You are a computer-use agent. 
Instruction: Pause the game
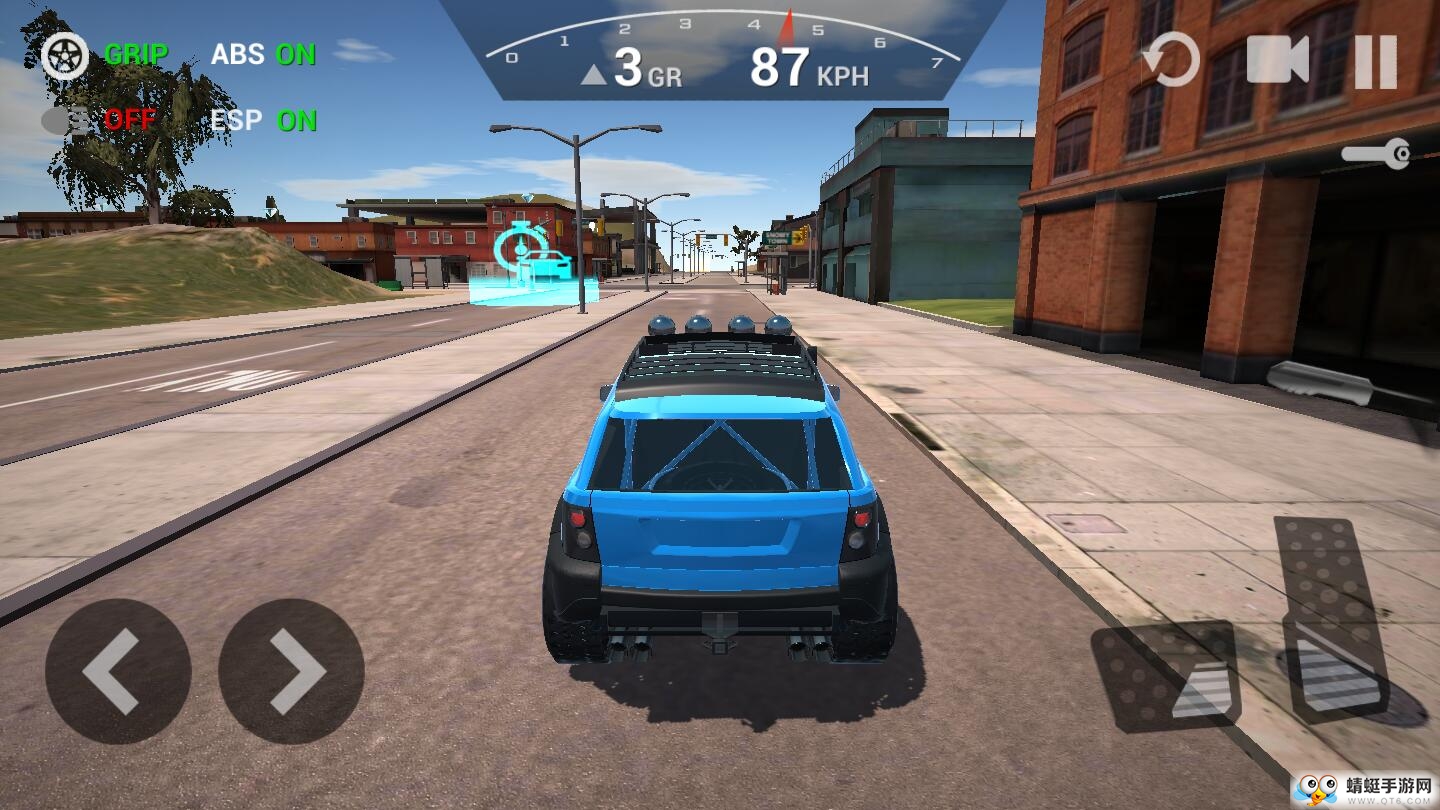point(1375,61)
